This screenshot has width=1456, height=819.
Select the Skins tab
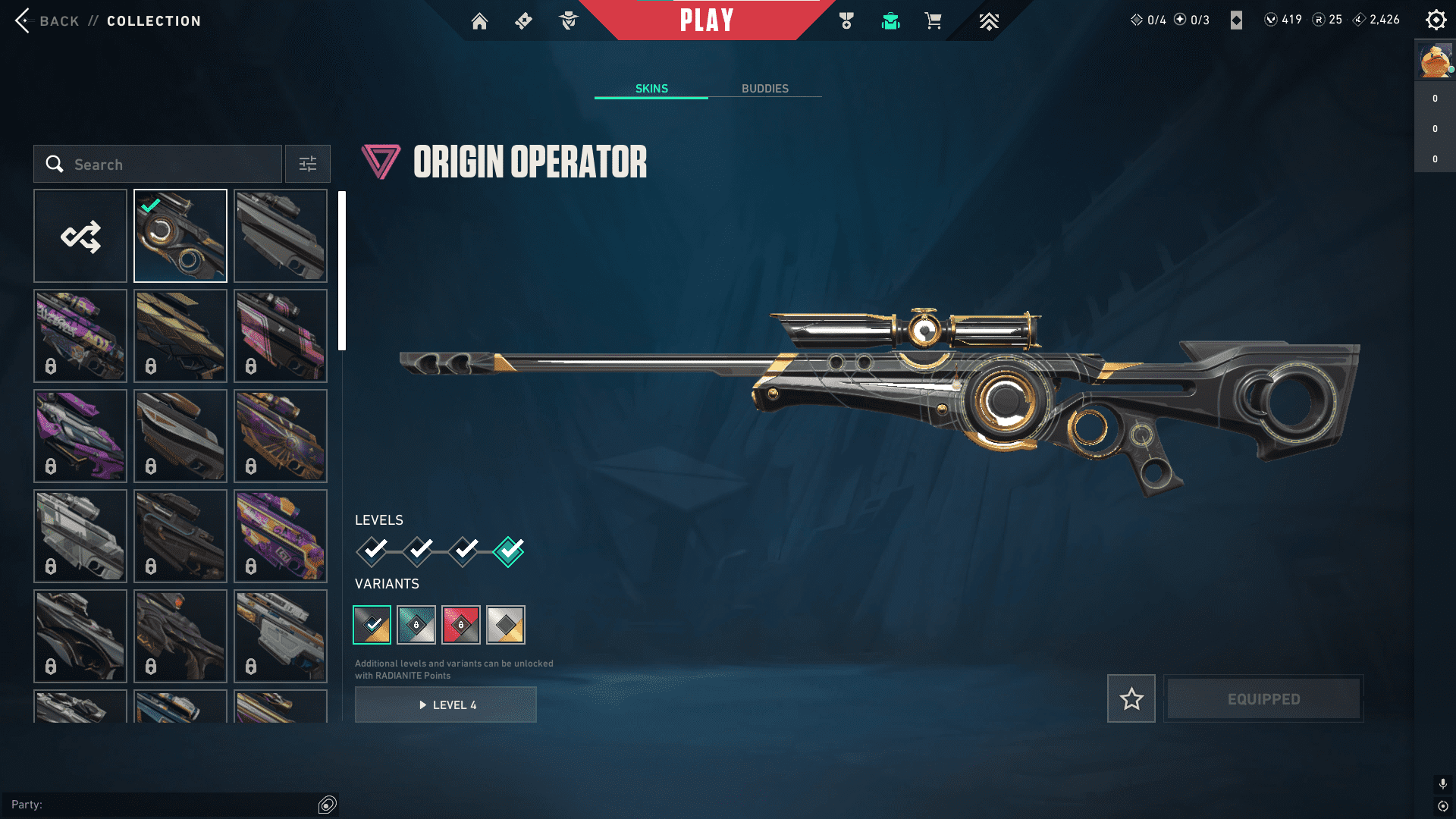point(651,89)
